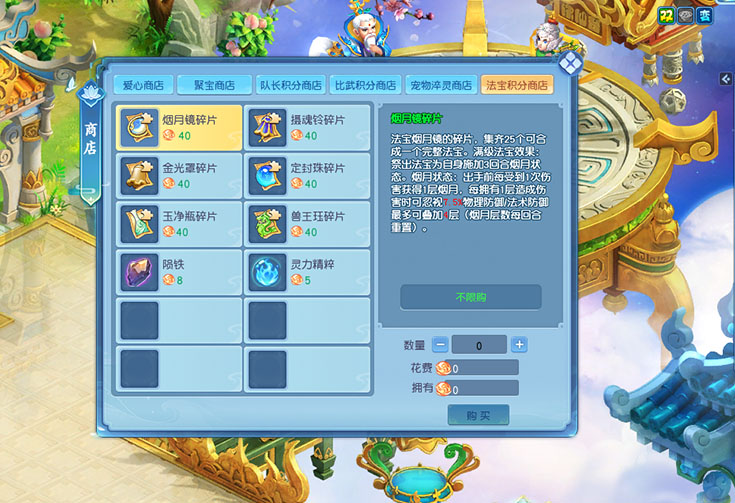Choose the 烟月镜碎片 item

point(179,127)
